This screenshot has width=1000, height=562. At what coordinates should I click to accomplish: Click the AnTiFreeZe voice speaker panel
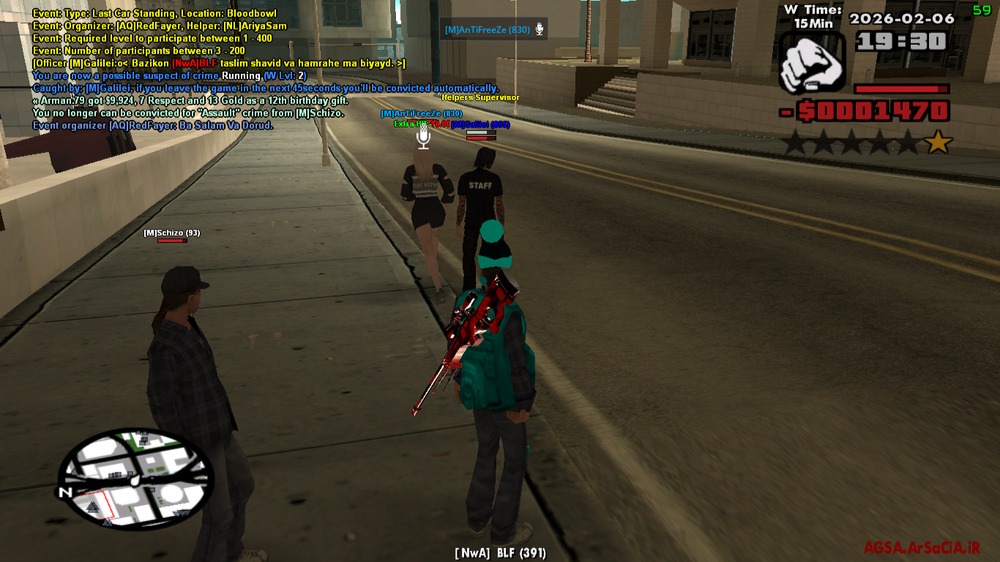point(495,30)
